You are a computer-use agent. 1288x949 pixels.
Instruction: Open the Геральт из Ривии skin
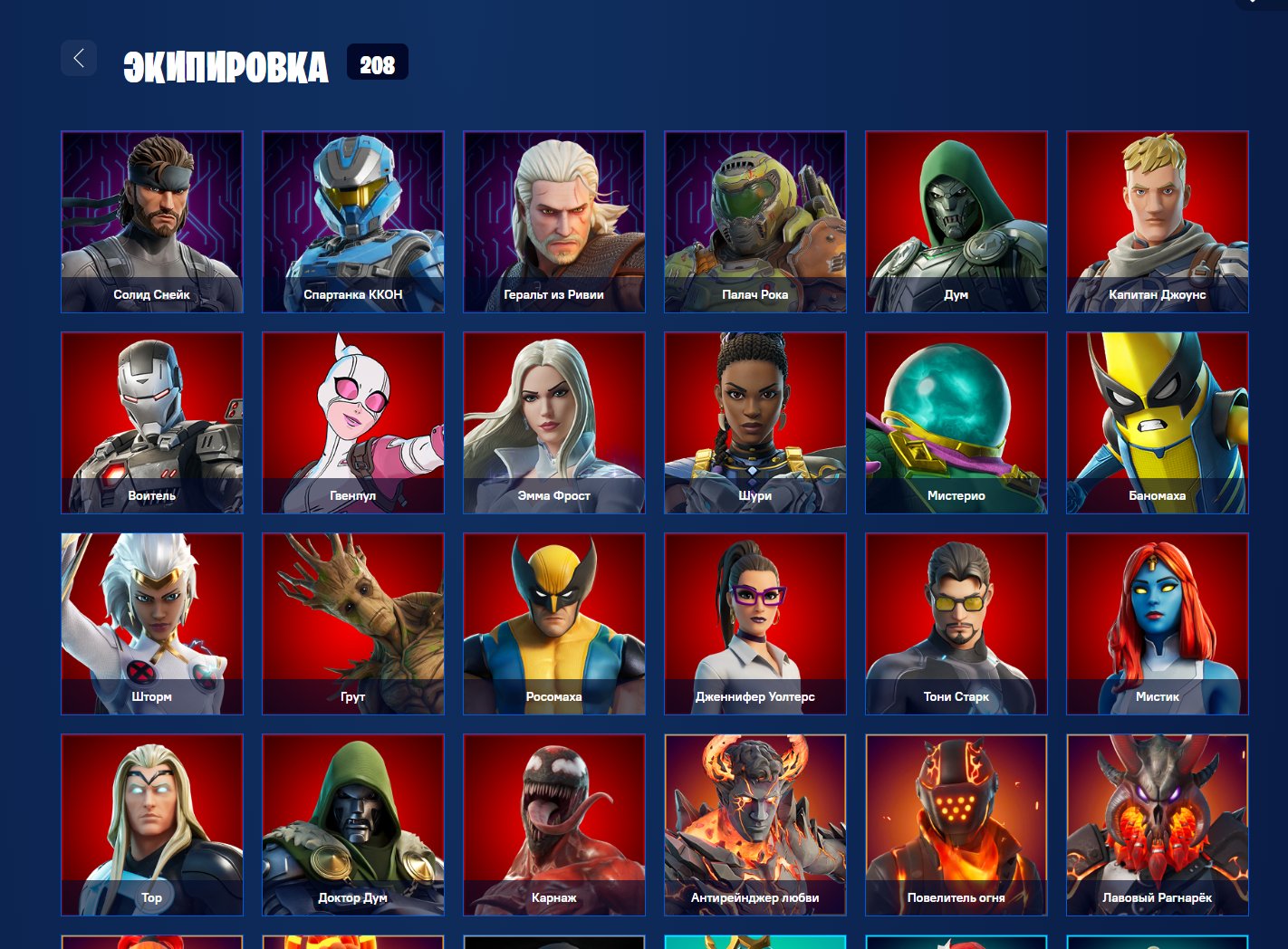553,222
